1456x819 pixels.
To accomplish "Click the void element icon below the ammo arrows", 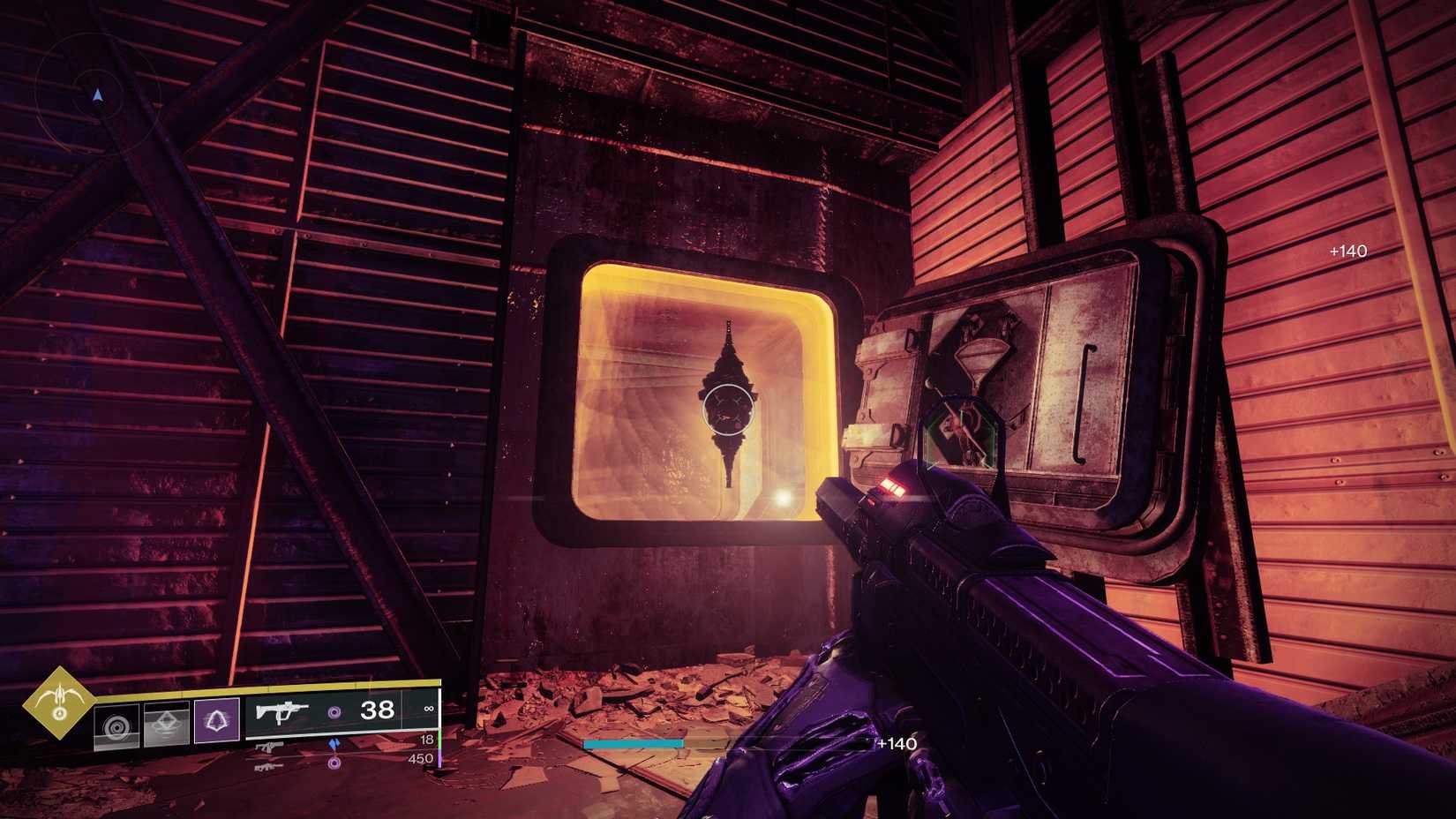I will (x=334, y=763).
